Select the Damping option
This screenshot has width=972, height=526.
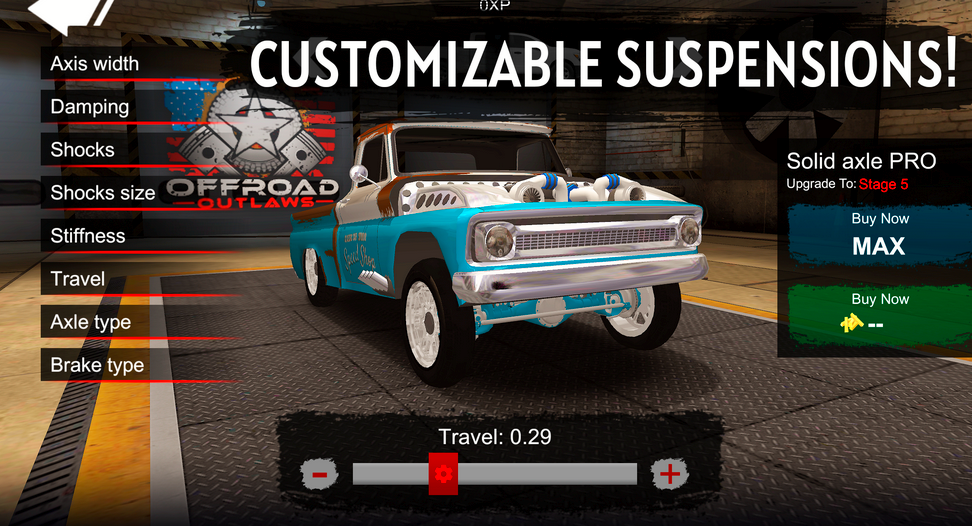91,107
